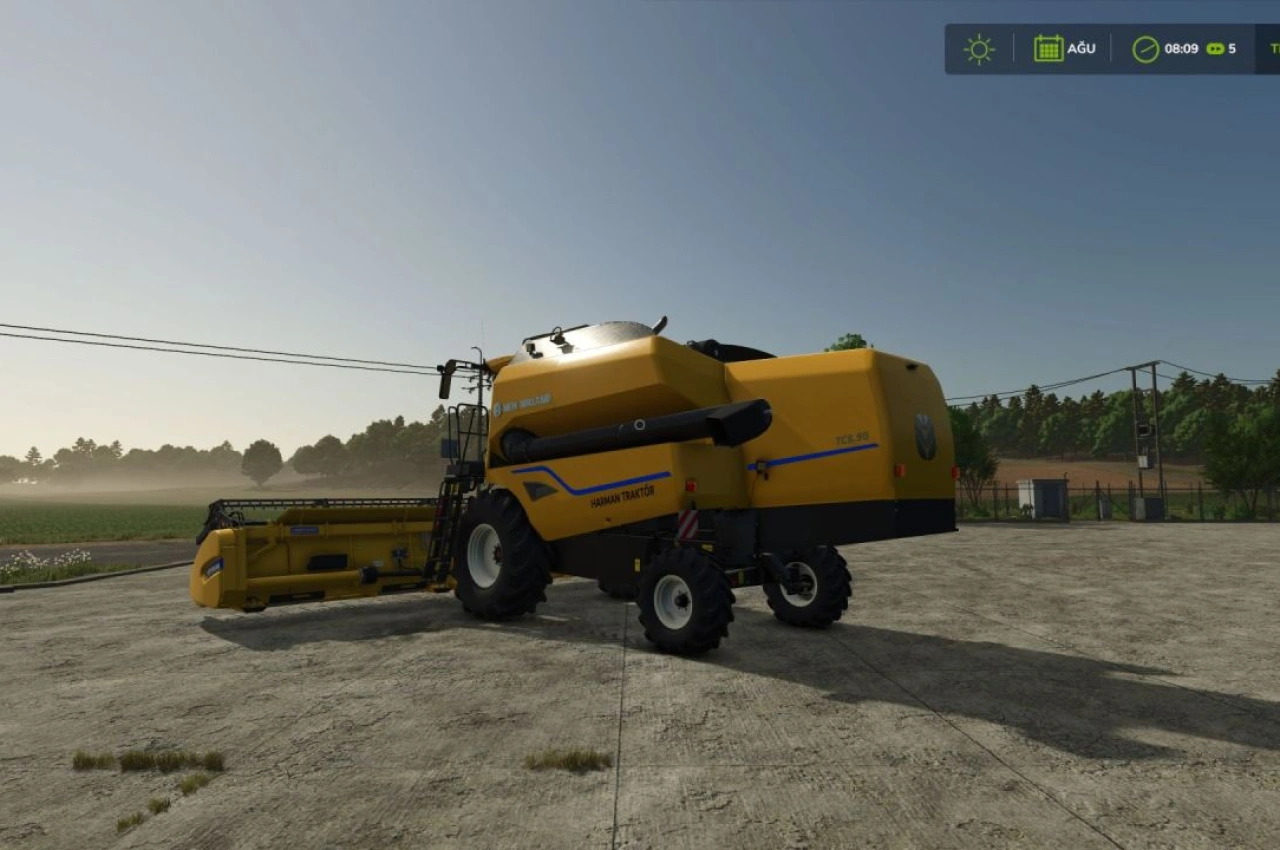The width and height of the screenshot is (1280, 850).
Task: Click the sun weather icon
Action: point(978,47)
